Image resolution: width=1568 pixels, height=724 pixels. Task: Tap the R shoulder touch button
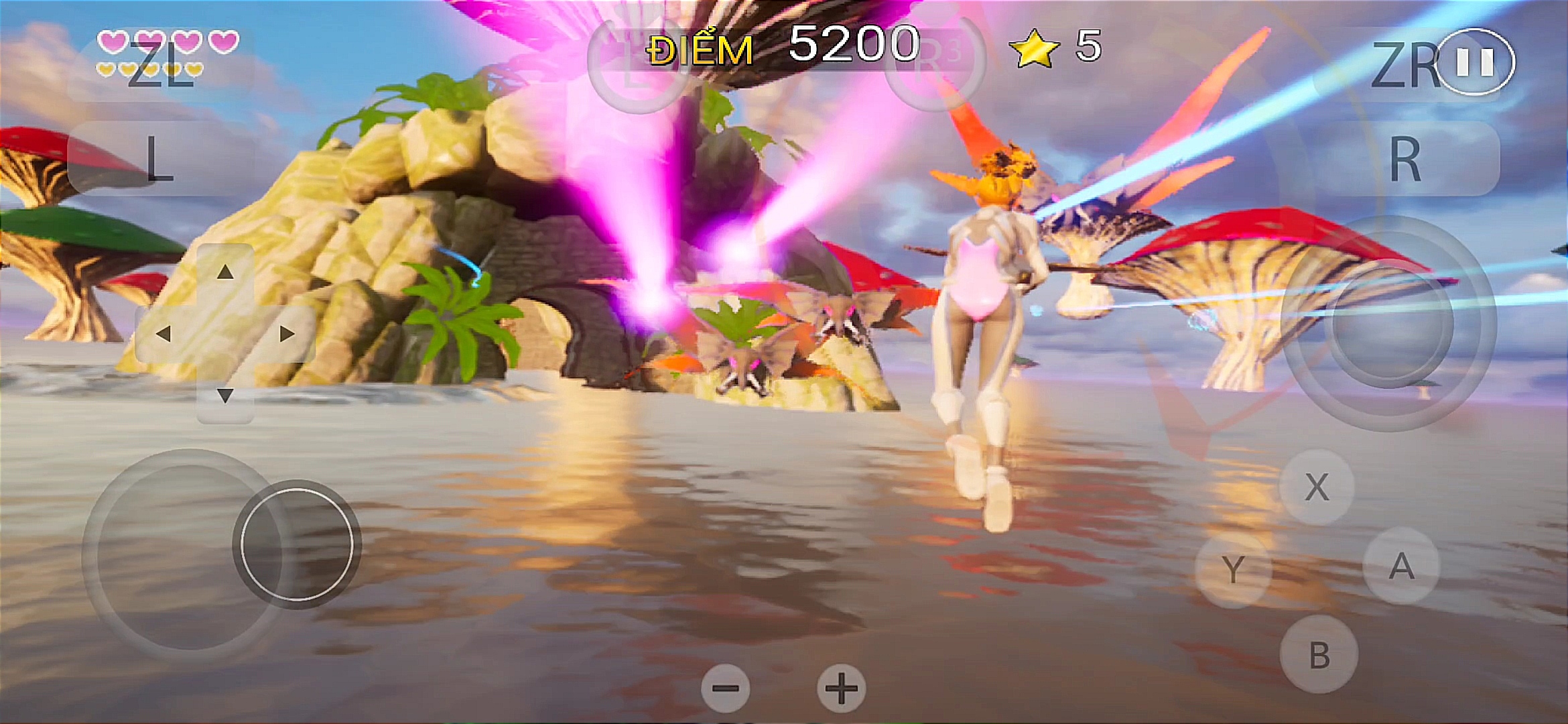1404,159
